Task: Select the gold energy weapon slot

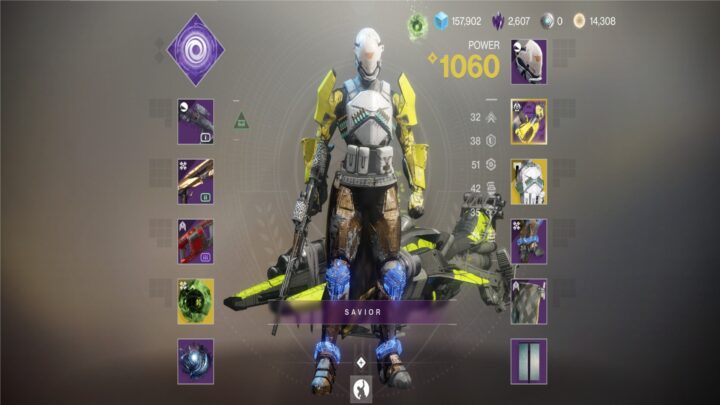Action: pyautogui.click(x=196, y=181)
